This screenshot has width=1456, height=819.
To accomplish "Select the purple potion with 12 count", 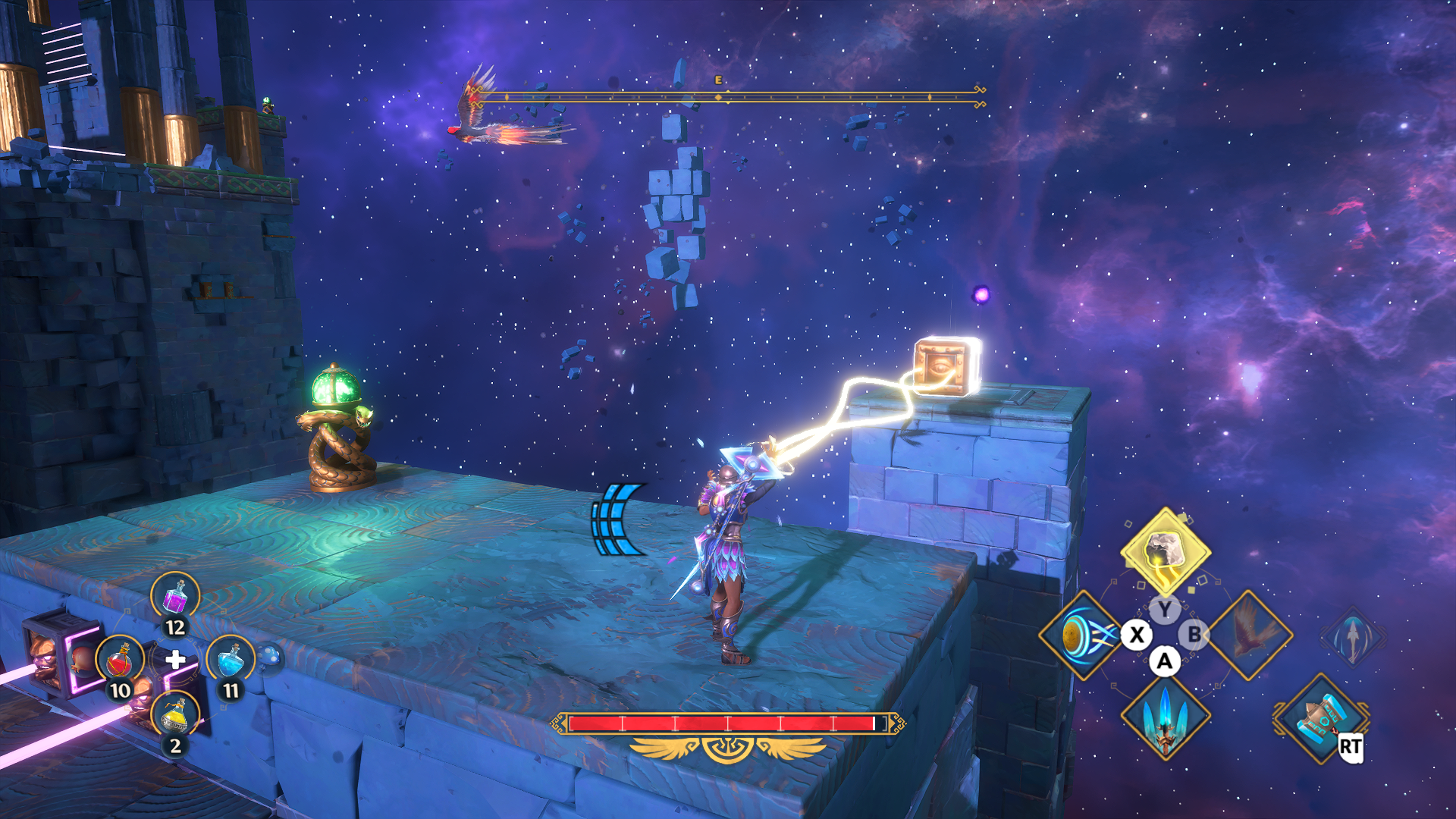I will pos(175,597).
